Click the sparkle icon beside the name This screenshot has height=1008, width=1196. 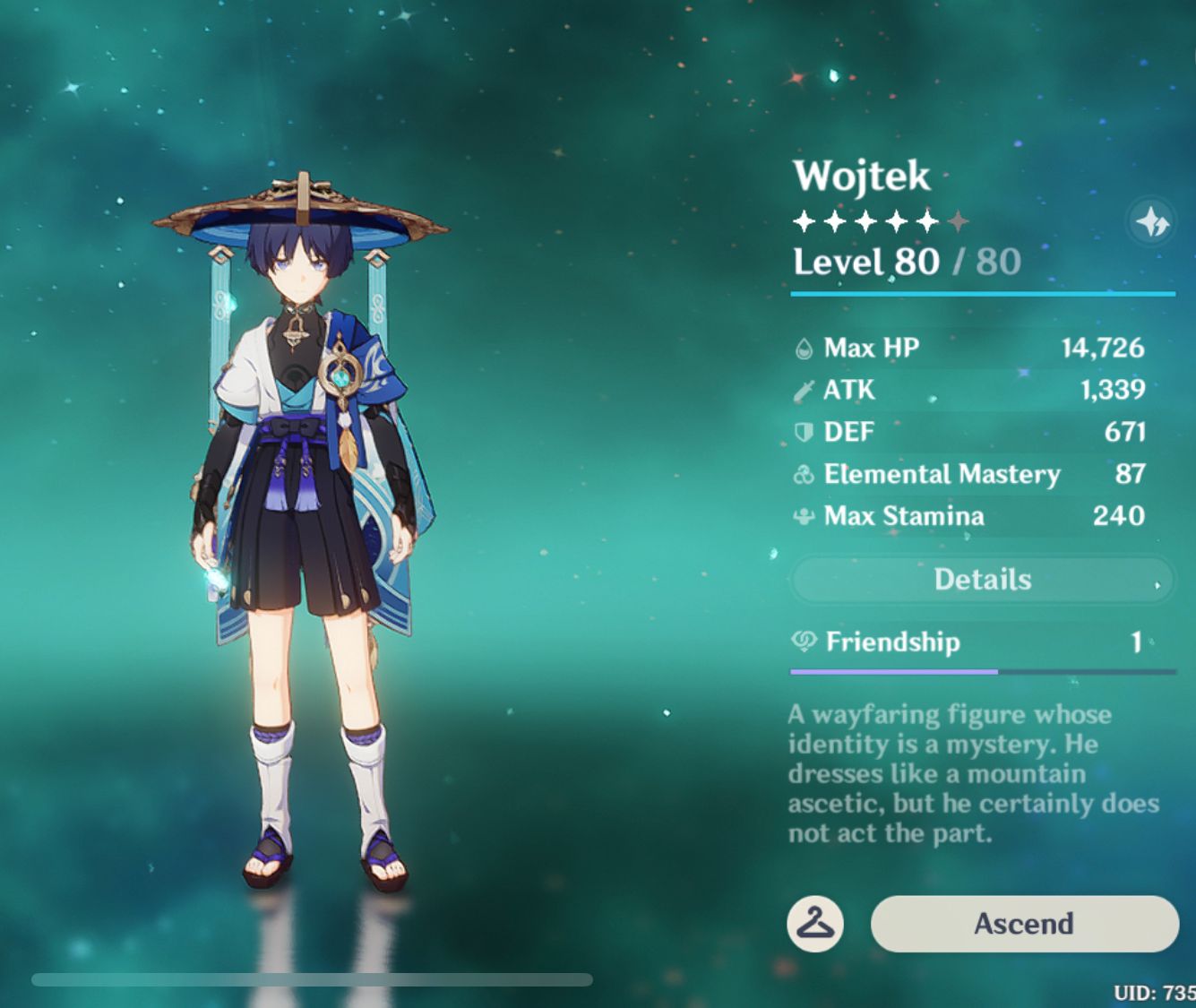point(1151,221)
